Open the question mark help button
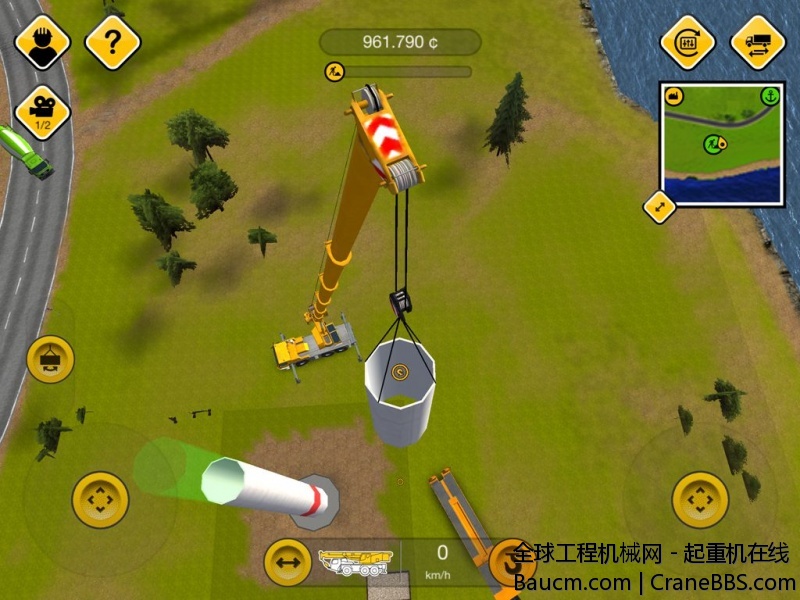The width and height of the screenshot is (800, 600). pos(111,42)
